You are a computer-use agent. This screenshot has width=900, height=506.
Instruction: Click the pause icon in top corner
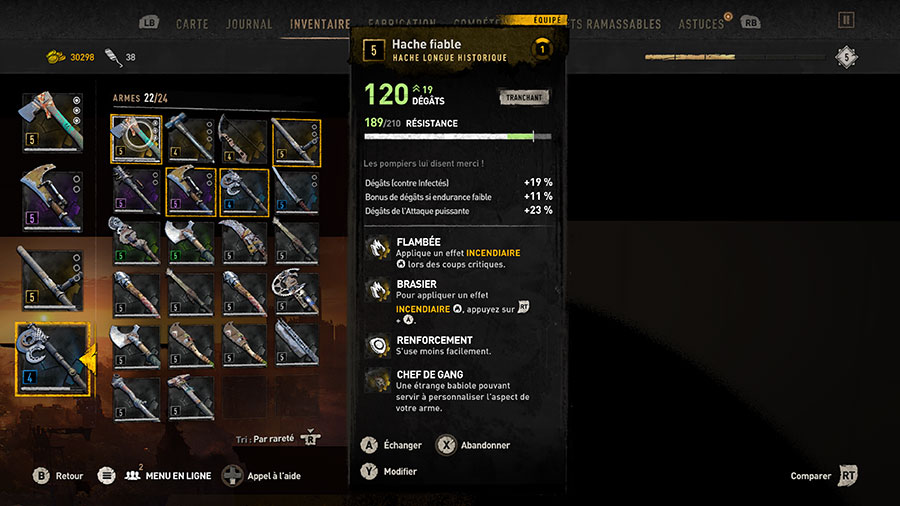click(846, 20)
